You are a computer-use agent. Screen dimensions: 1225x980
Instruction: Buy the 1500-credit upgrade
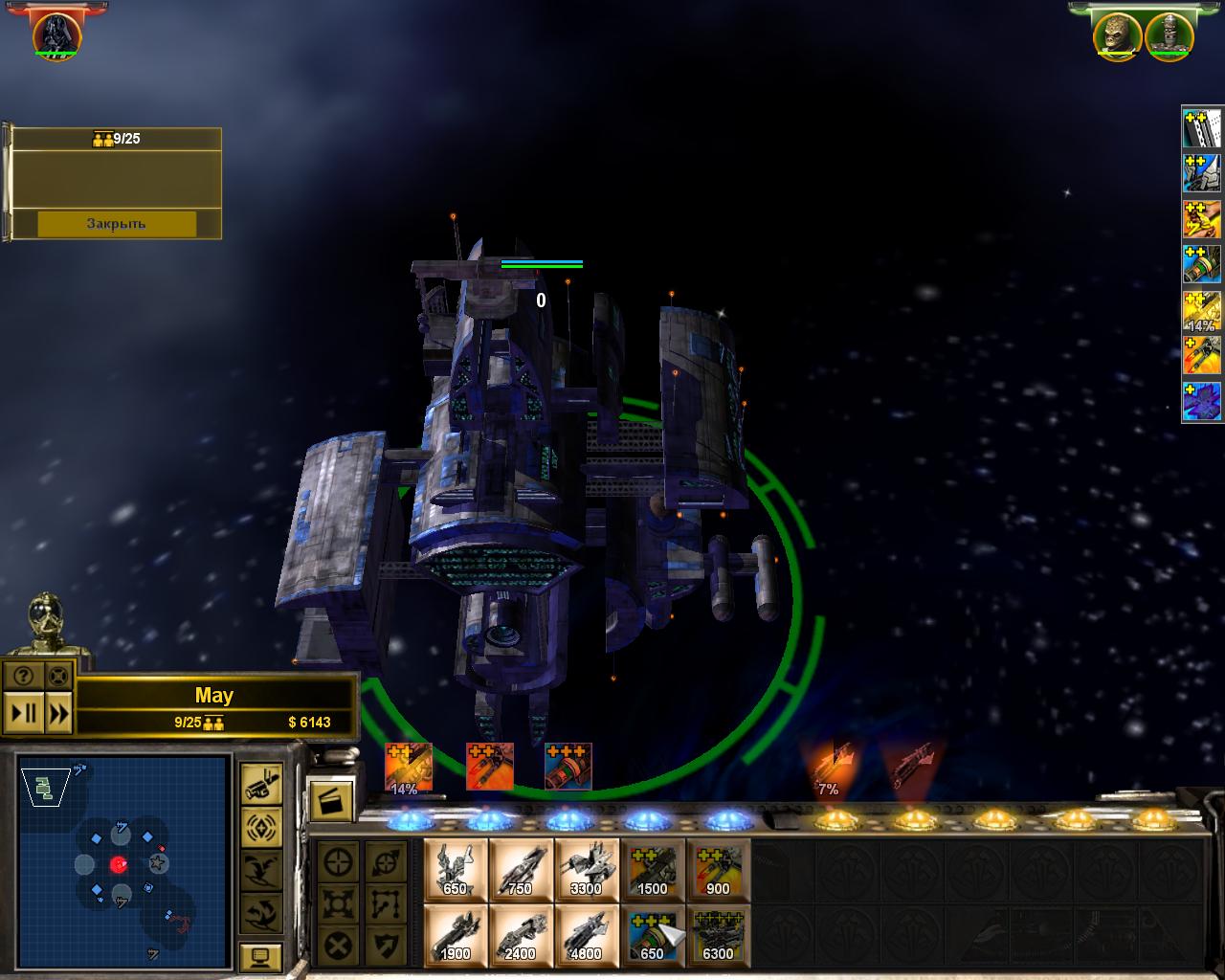point(652,869)
